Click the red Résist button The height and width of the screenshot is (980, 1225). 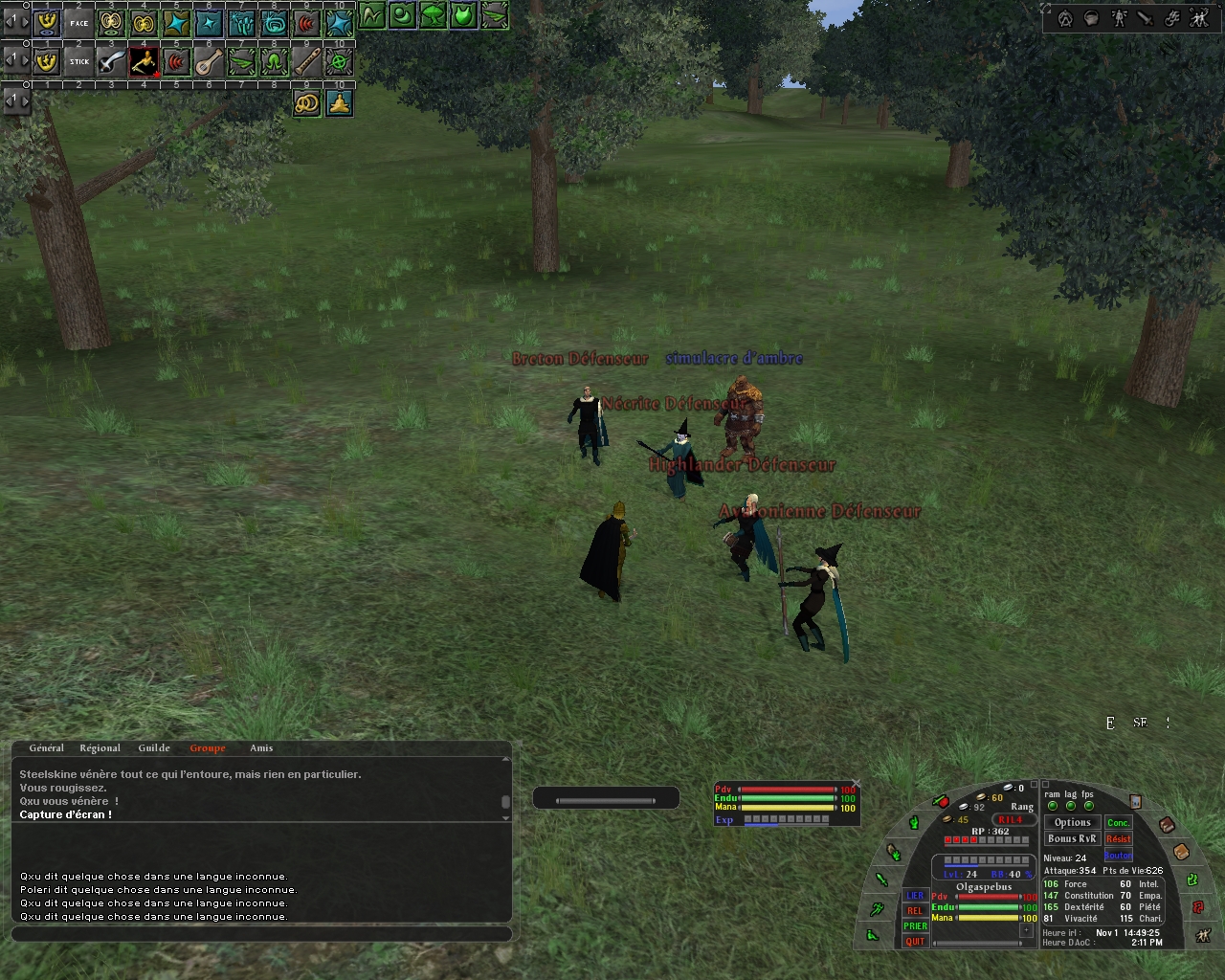click(1118, 839)
